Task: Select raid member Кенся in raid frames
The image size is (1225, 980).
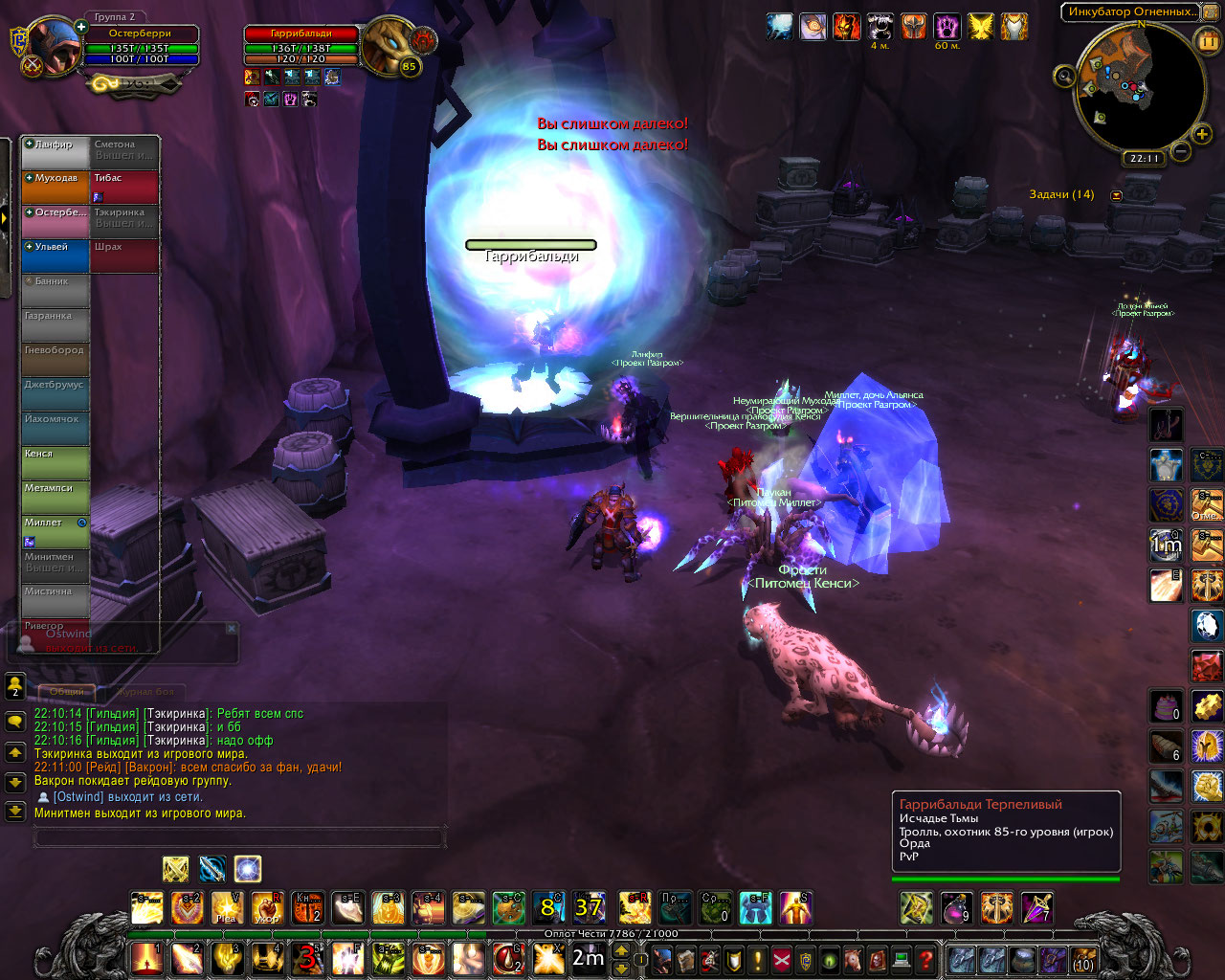Action: [x=56, y=462]
